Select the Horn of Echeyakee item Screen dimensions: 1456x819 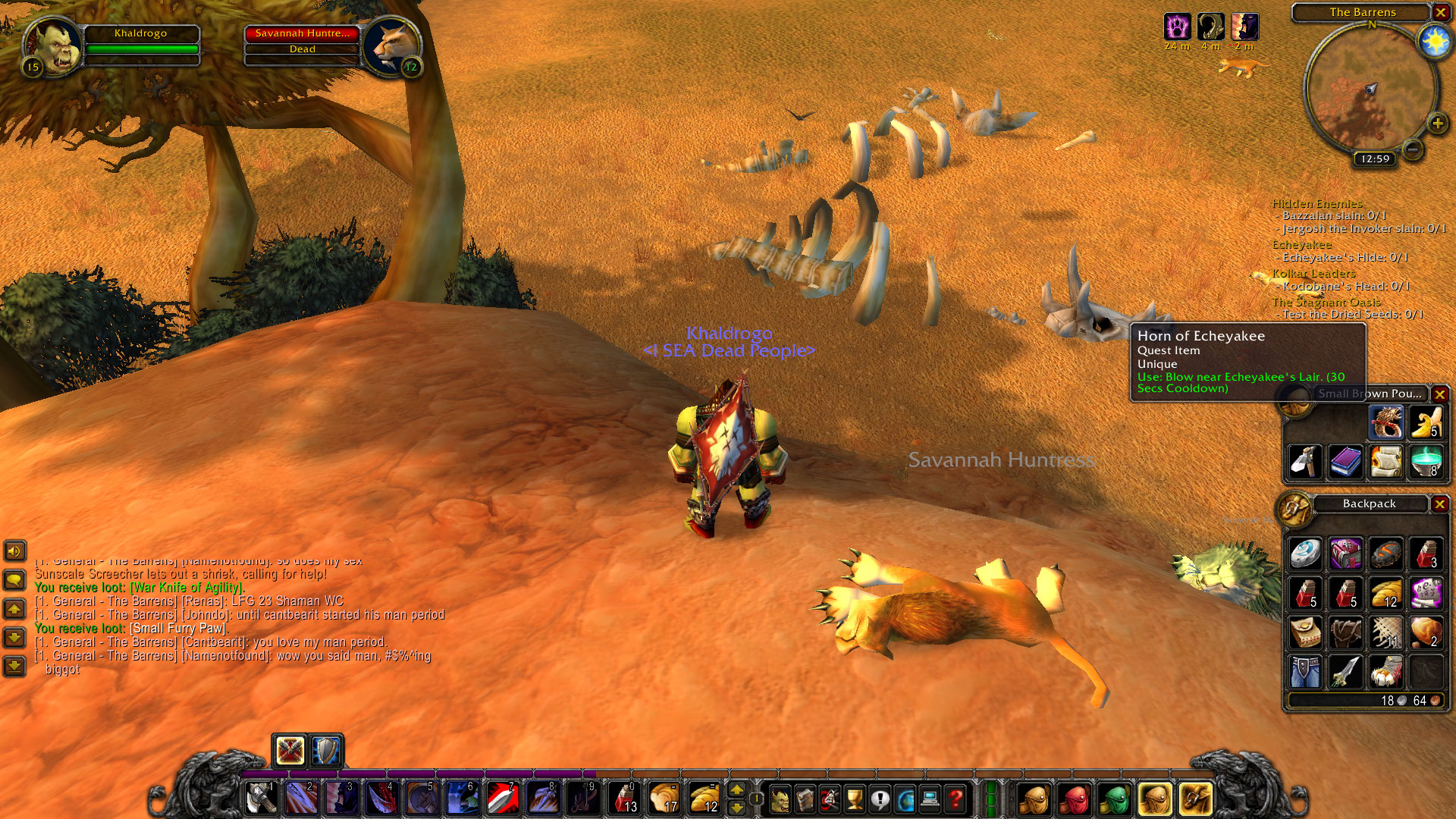[x=1386, y=422]
